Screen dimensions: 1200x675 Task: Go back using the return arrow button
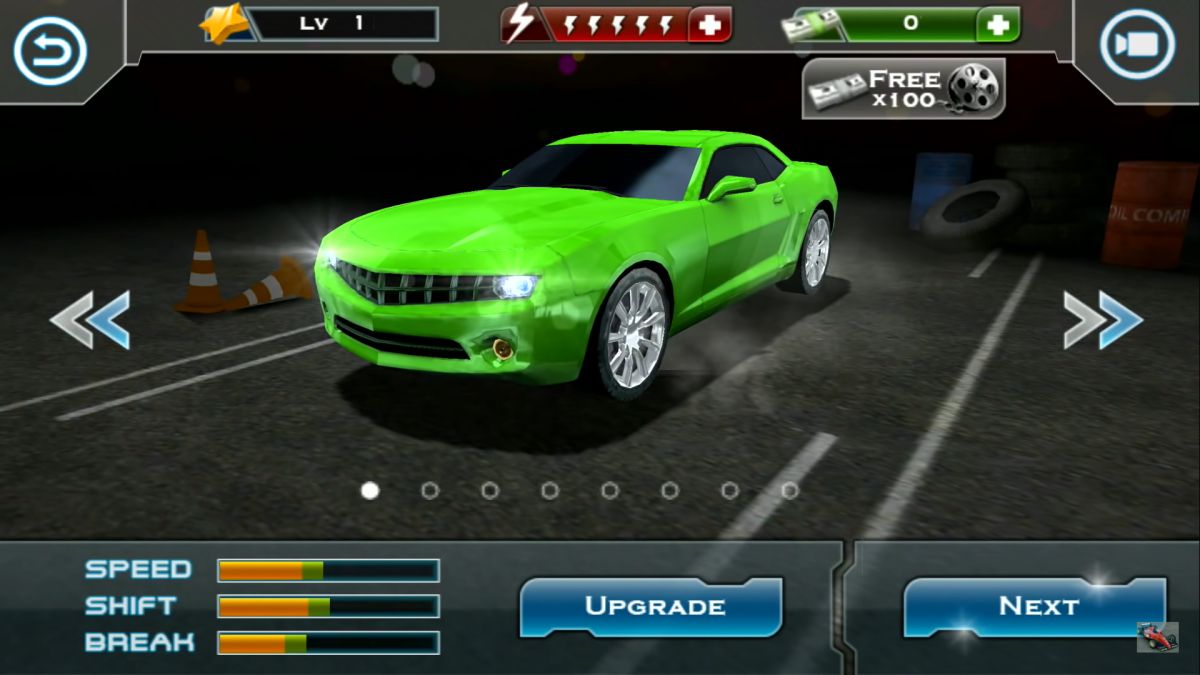(x=50, y=50)
